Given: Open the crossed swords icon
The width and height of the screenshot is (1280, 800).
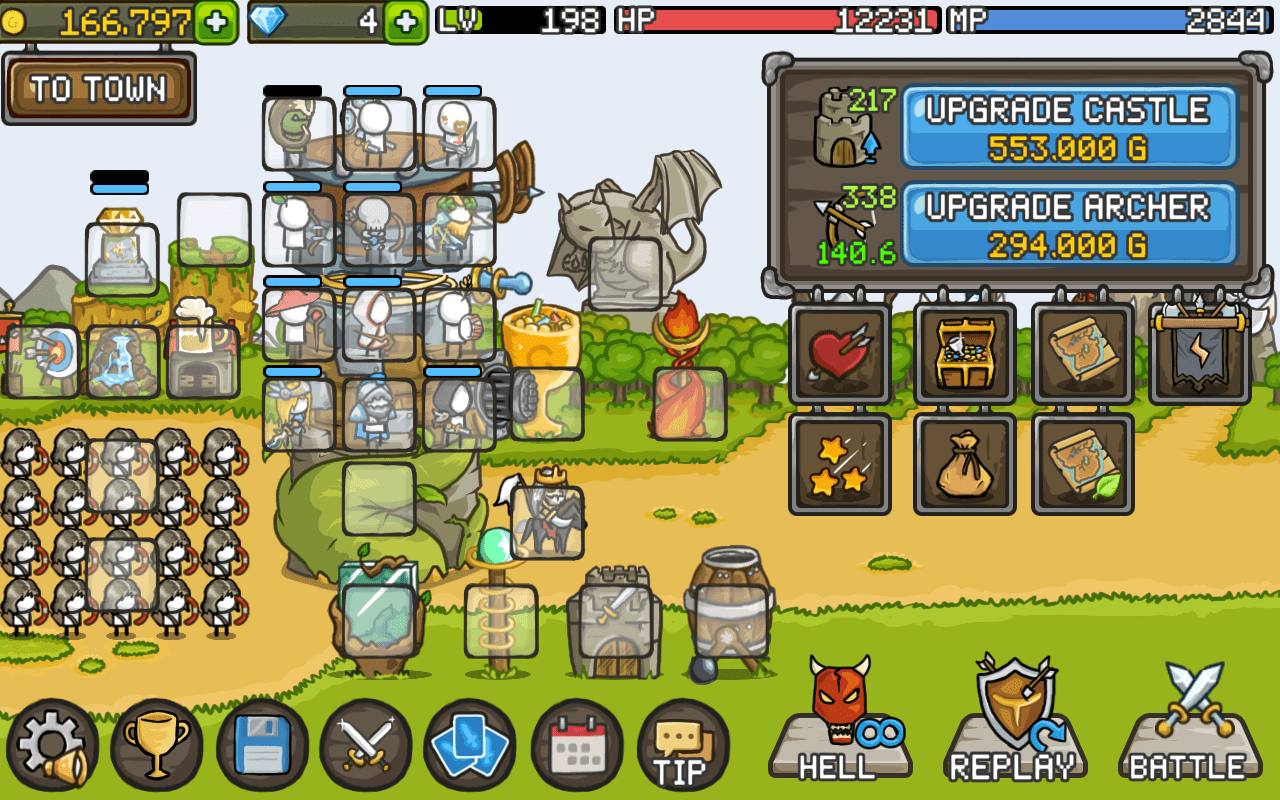Looking at the screenshot, I should [x=366, y=745].
